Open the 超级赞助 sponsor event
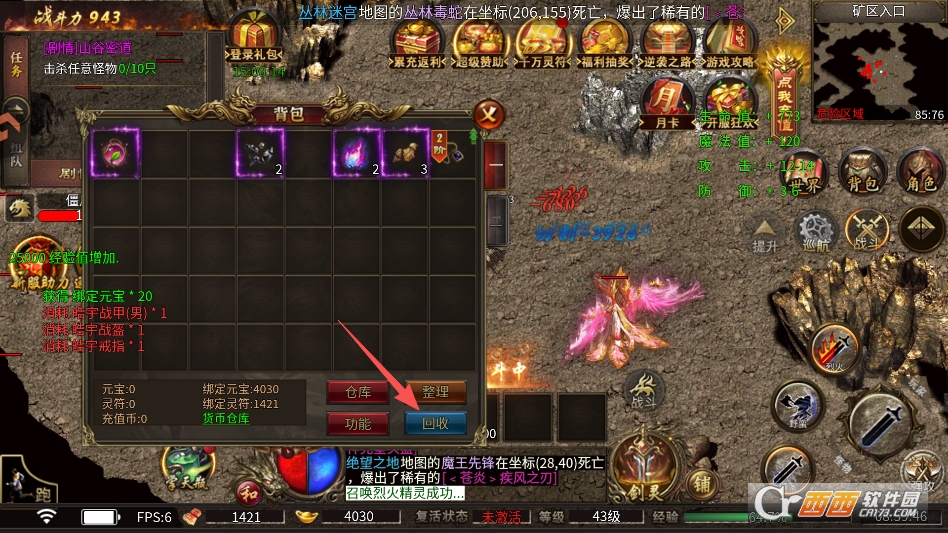The width and height of the screenshot is (948, 533). (480, 44)
